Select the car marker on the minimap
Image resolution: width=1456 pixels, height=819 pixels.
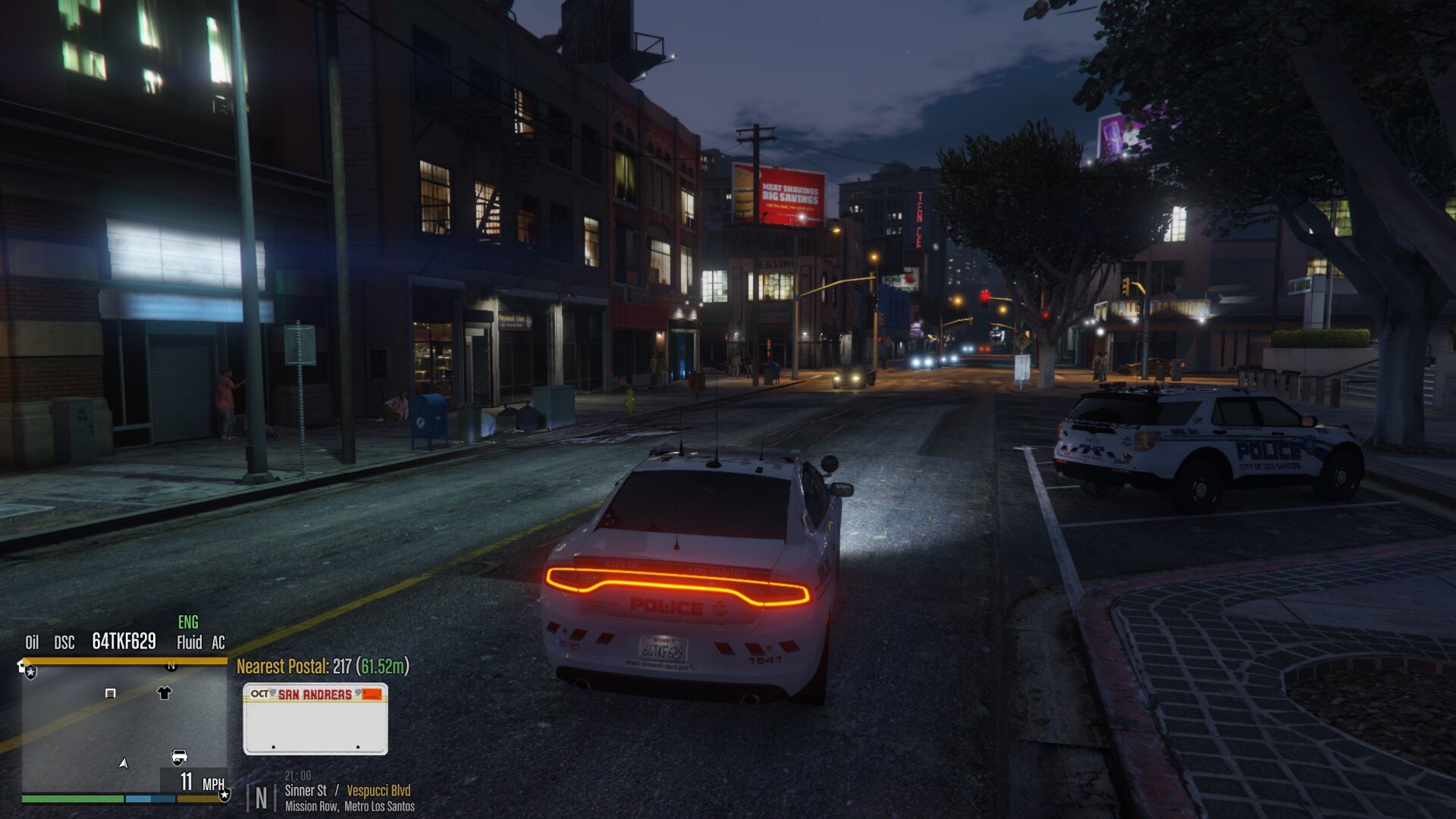(179, 756)
